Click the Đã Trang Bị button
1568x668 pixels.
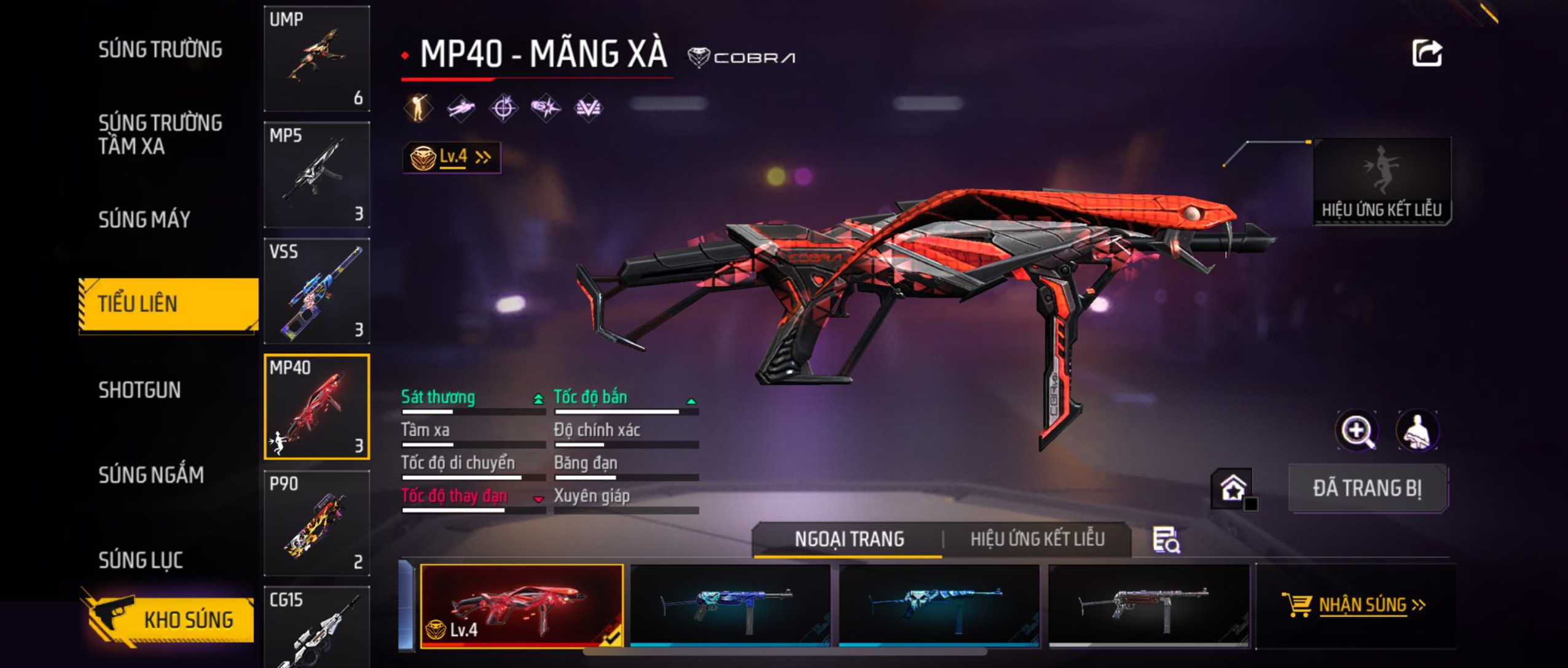coord(1368,489)
